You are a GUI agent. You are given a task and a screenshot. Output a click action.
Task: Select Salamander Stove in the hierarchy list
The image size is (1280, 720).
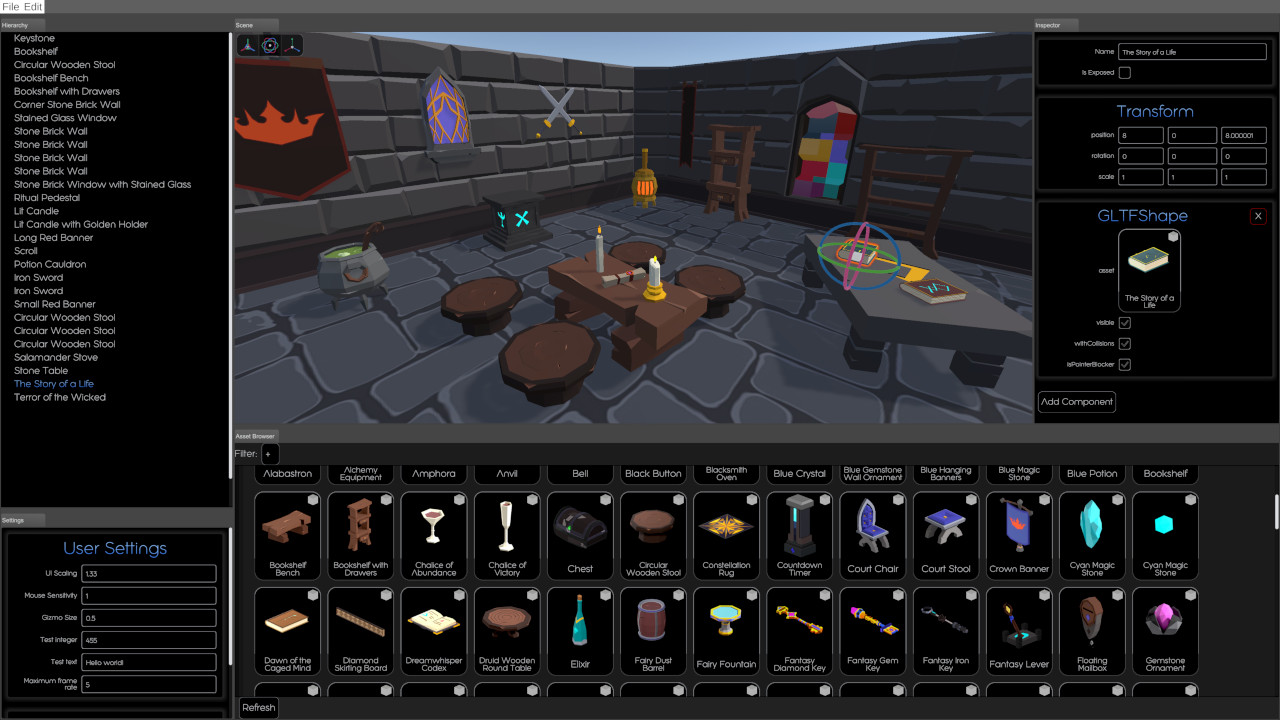pos(56,357)
